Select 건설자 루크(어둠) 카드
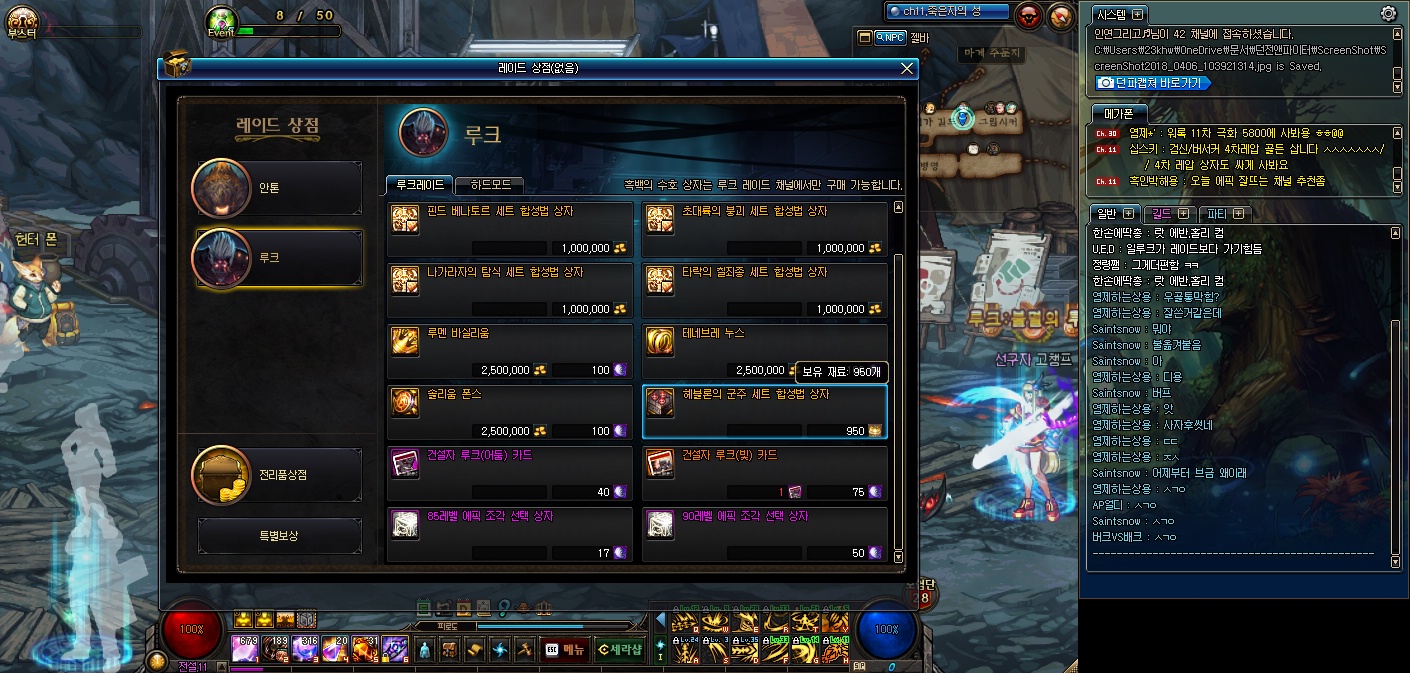 (x=510, y=474)
